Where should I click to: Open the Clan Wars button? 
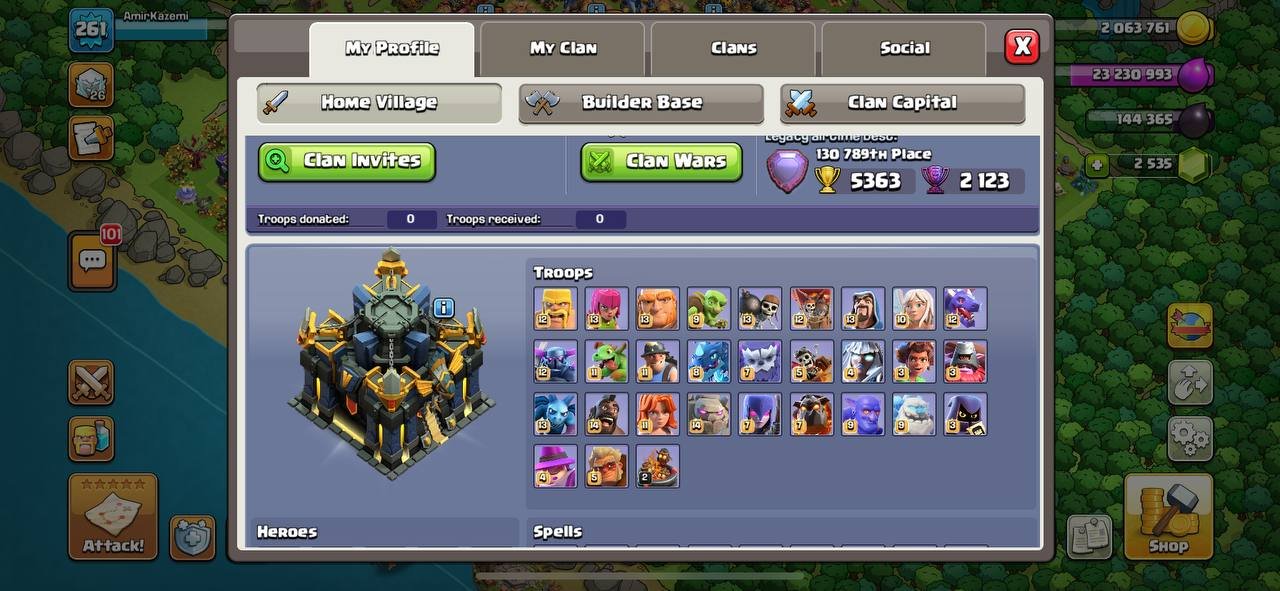pos(661,161)
